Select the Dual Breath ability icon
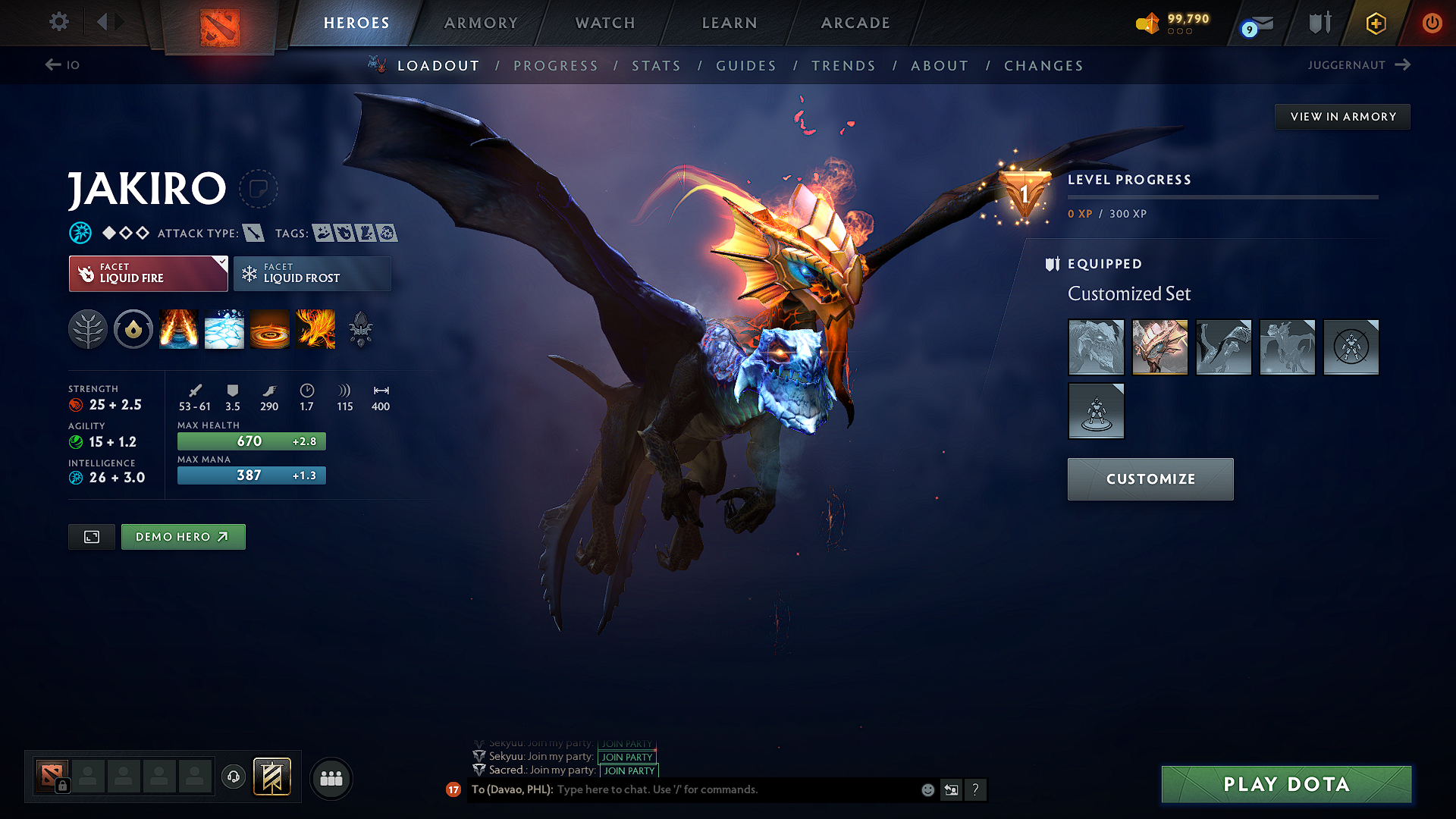 click(x=179, y=329)
